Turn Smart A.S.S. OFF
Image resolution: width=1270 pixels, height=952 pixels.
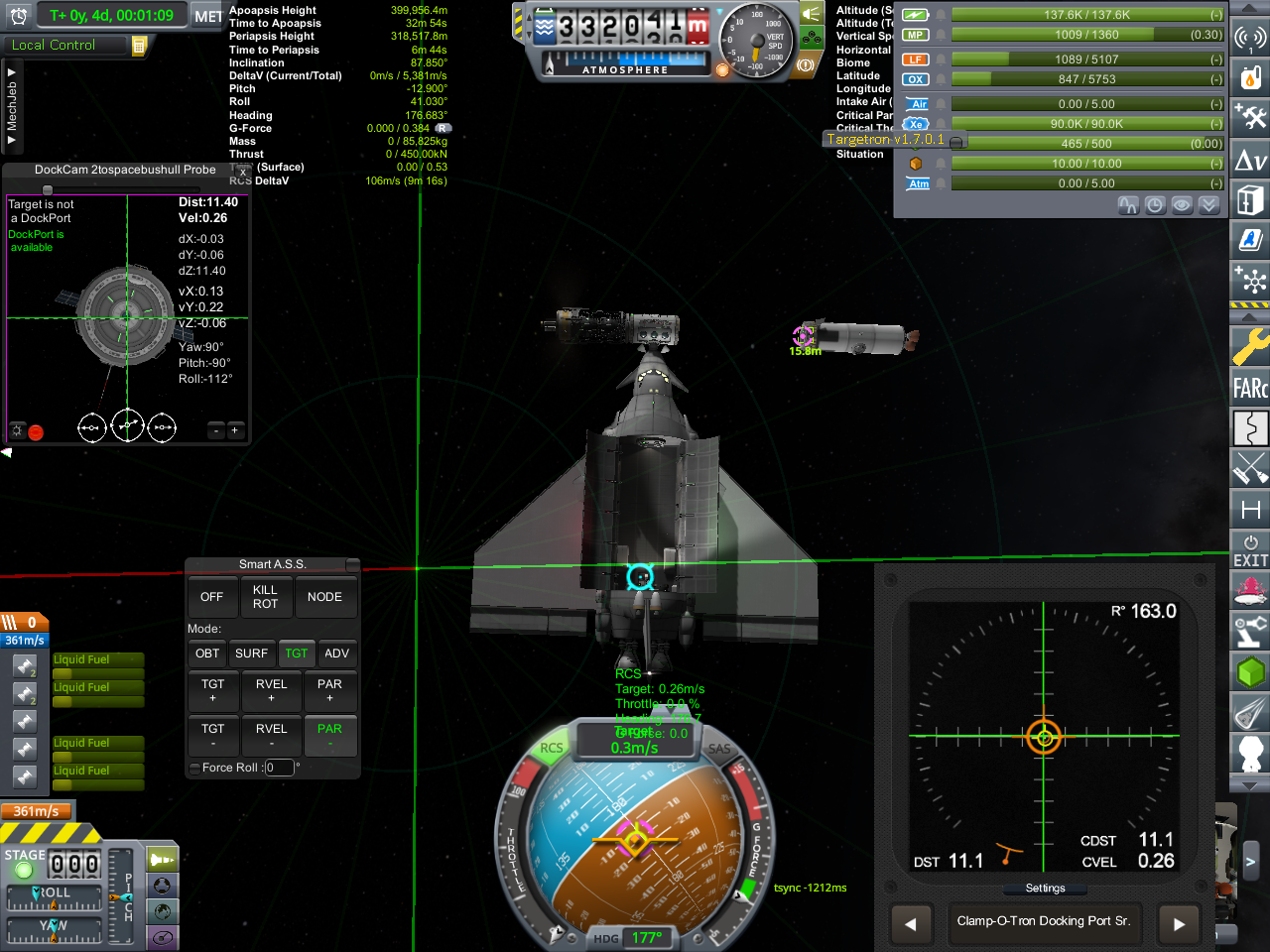point(211,597)
